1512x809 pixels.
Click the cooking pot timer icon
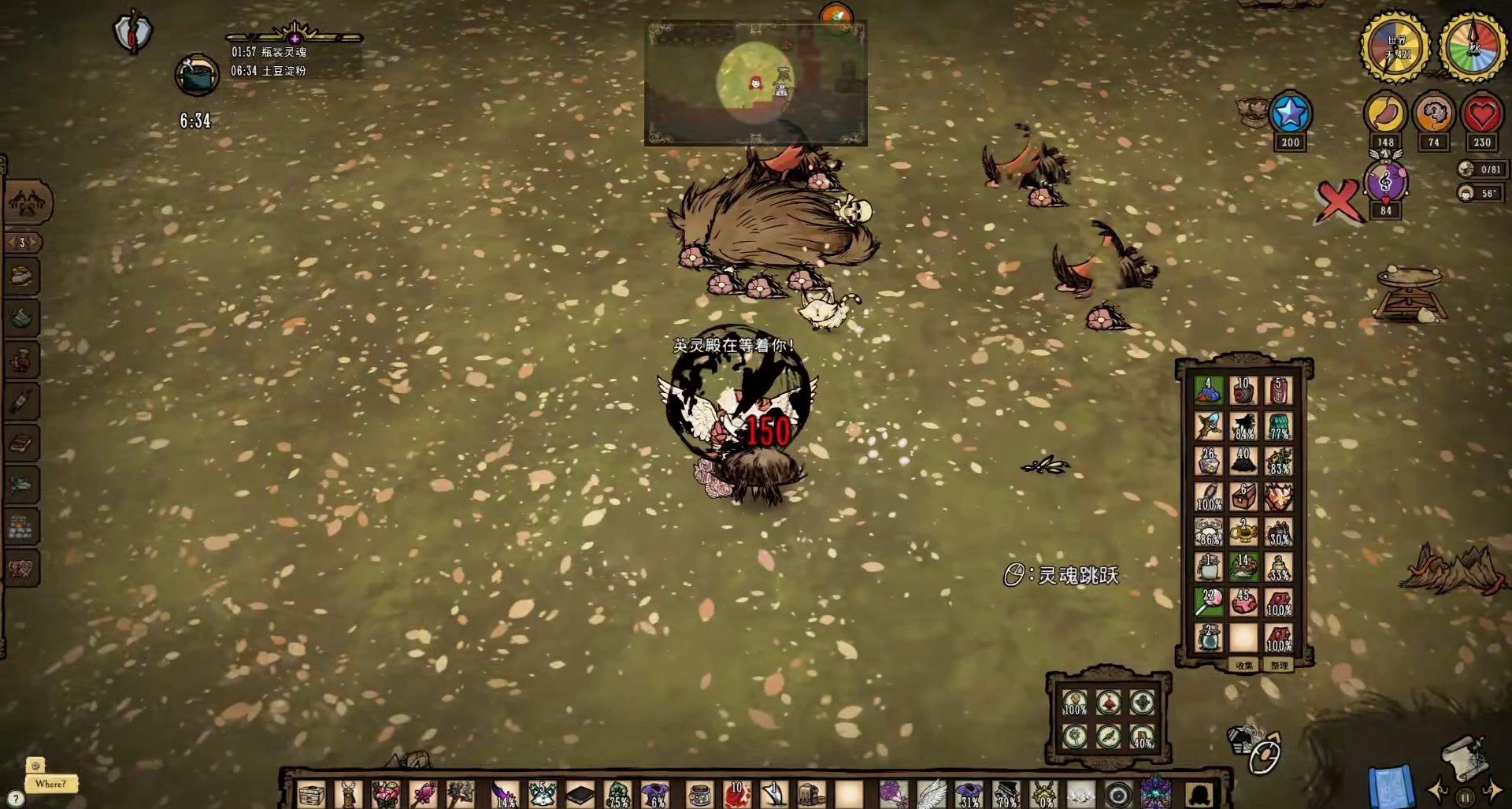coord(196,76)
